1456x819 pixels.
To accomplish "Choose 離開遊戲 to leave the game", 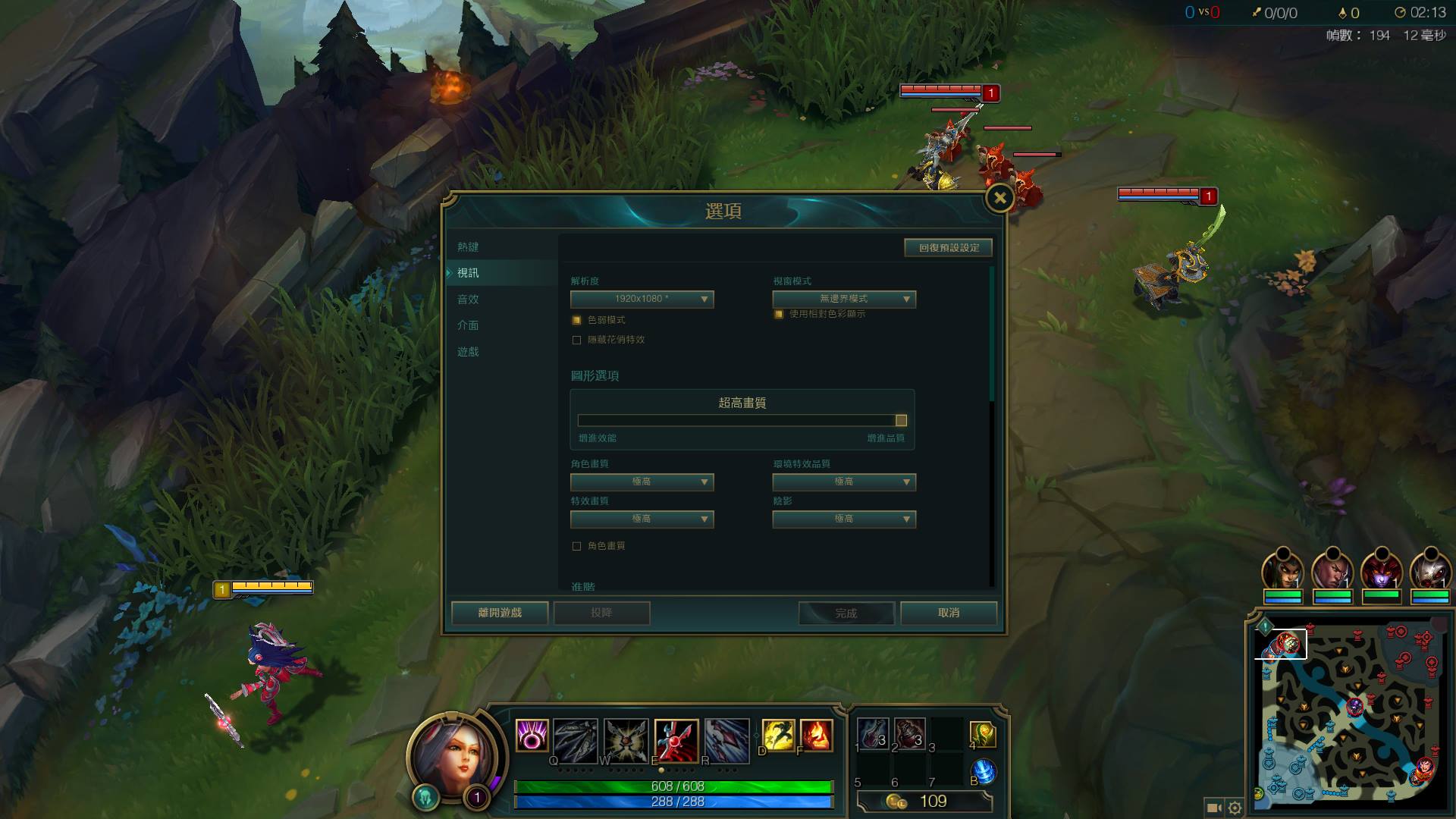I will click(500, 613).
